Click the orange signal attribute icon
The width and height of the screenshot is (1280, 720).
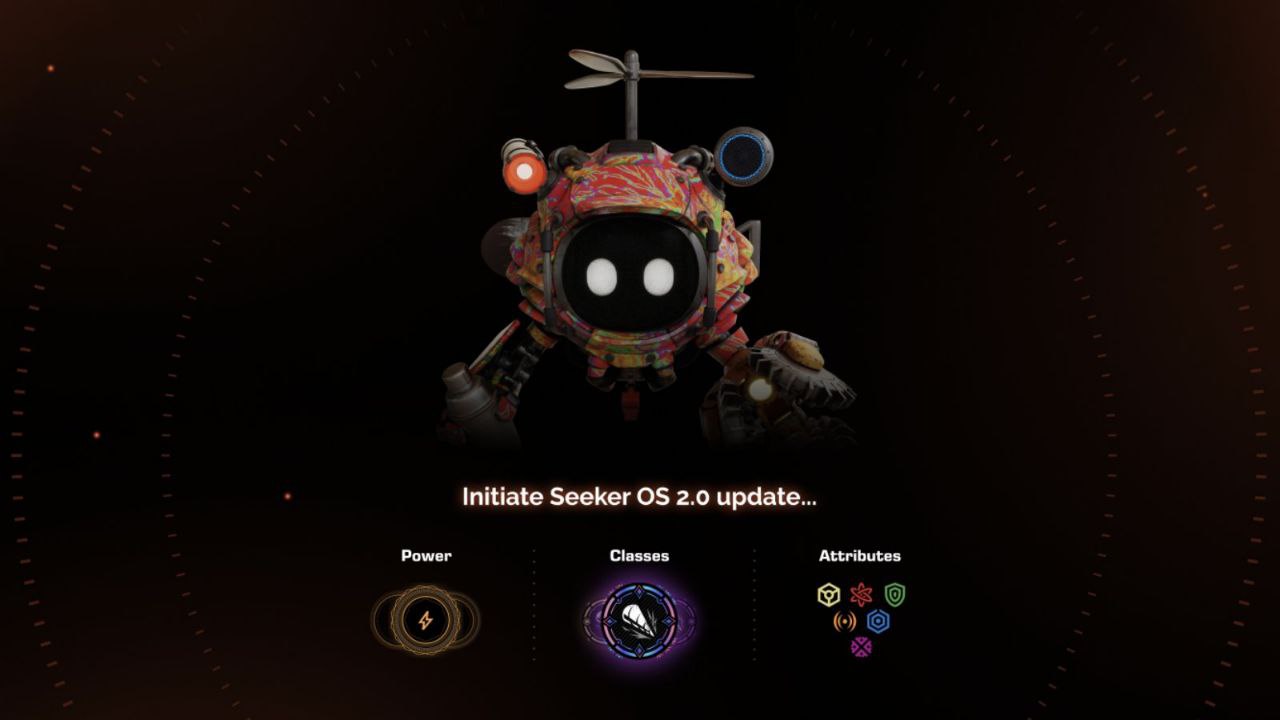845,622
